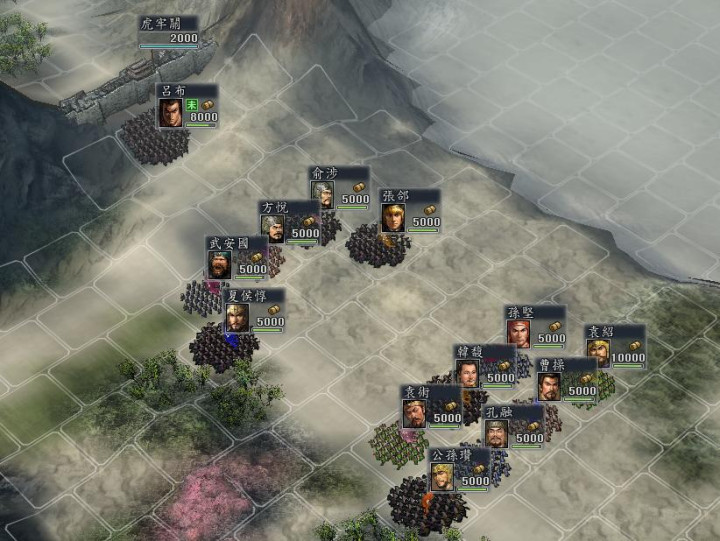Screen dimensions: 720x541
Task: Select Han Fu's unit portrait (韓馥)
Action: point(469,374)
